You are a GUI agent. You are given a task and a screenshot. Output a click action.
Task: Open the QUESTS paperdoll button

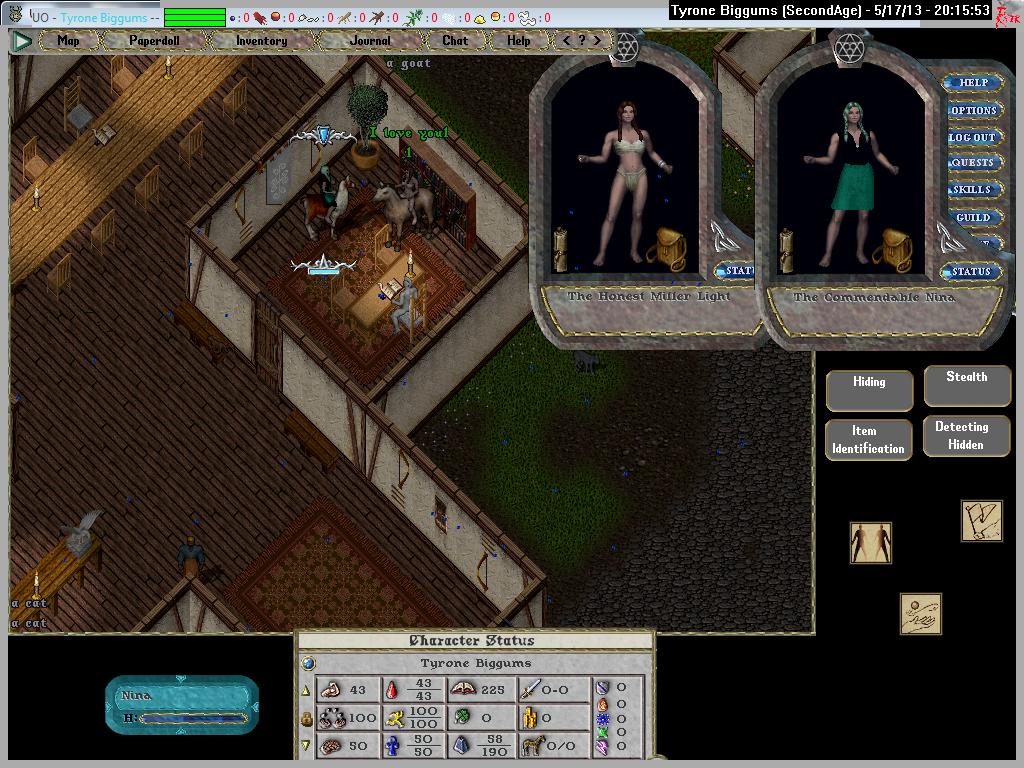point(973,163)
